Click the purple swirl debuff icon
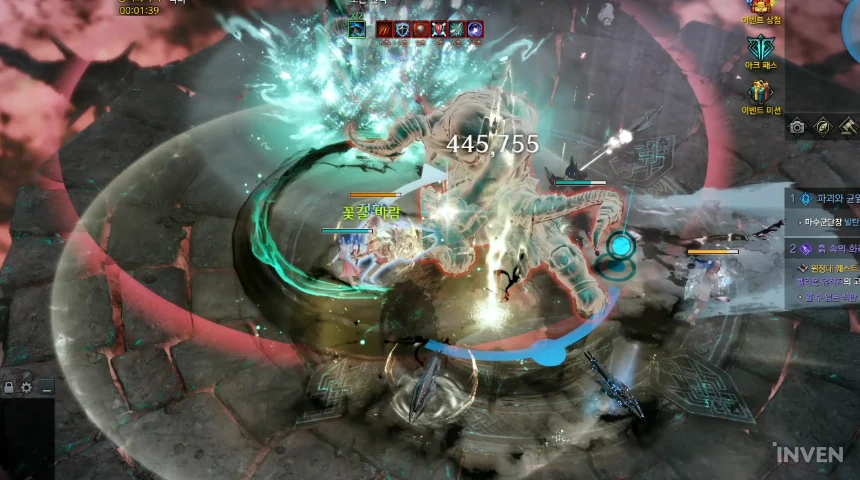 475,30
